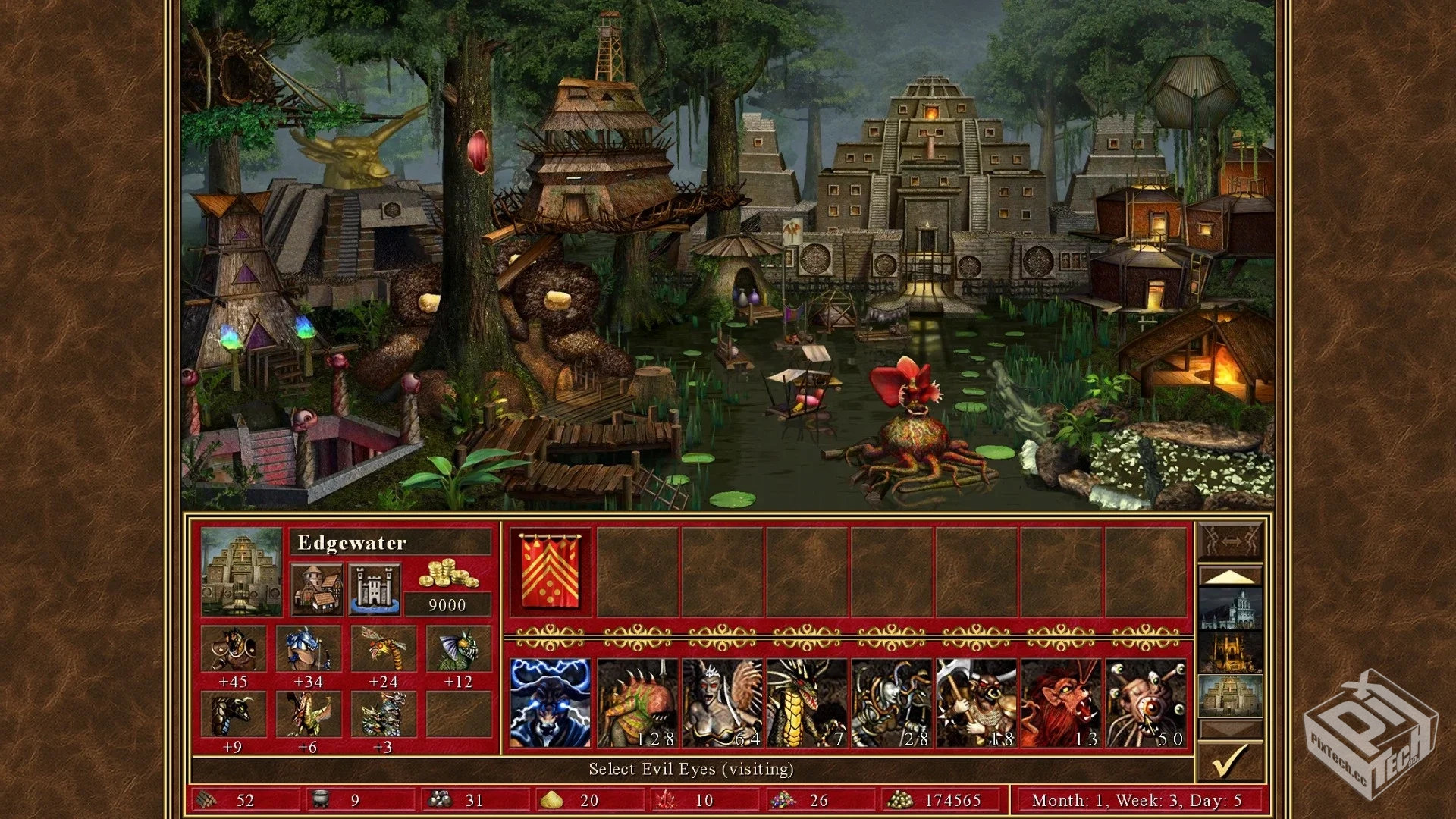
Task: Activate the split troops arrows button
Action: (x=1230, y=541)
